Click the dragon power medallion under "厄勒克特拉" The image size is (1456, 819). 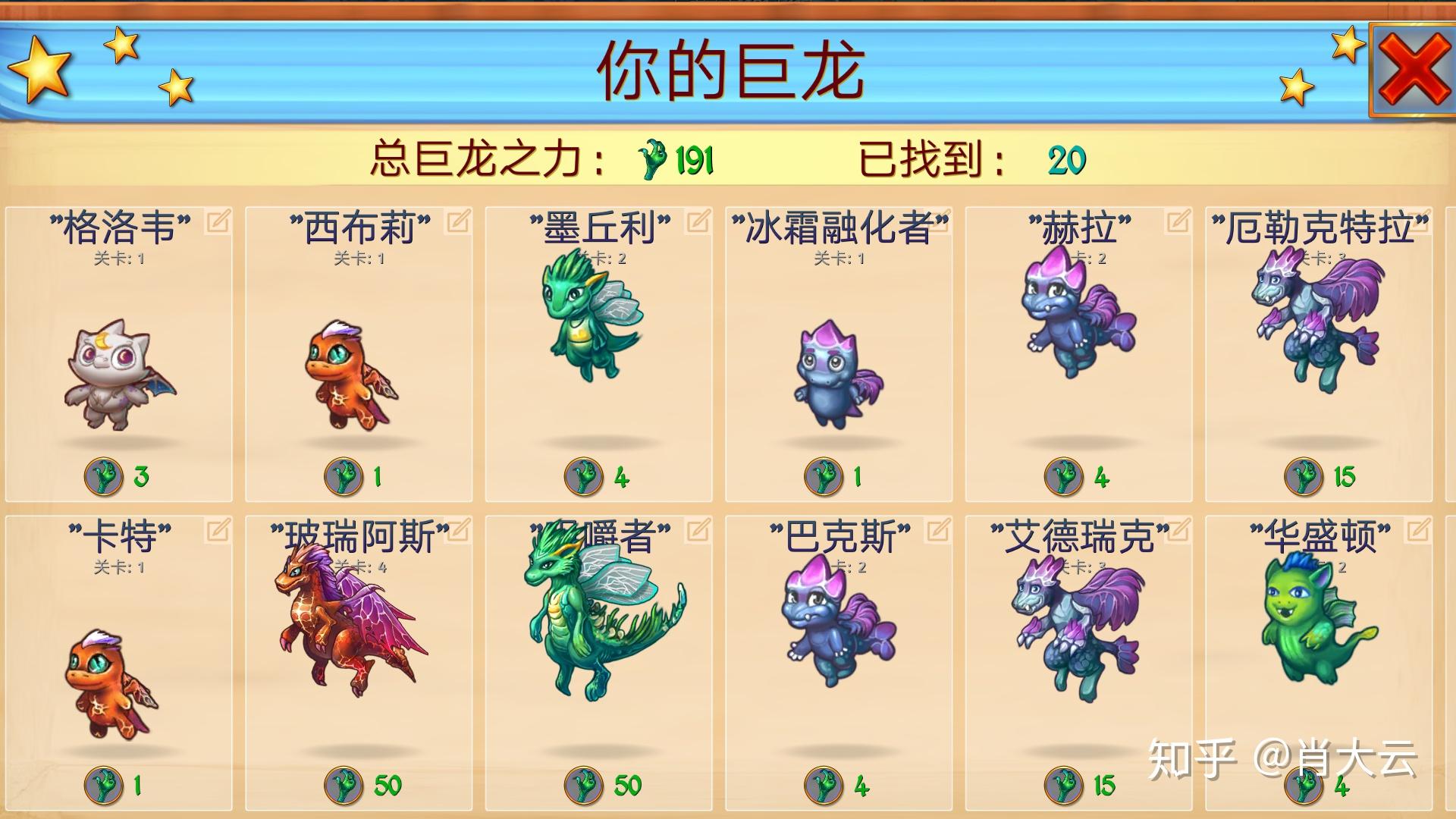click(x=1304, y=476)
